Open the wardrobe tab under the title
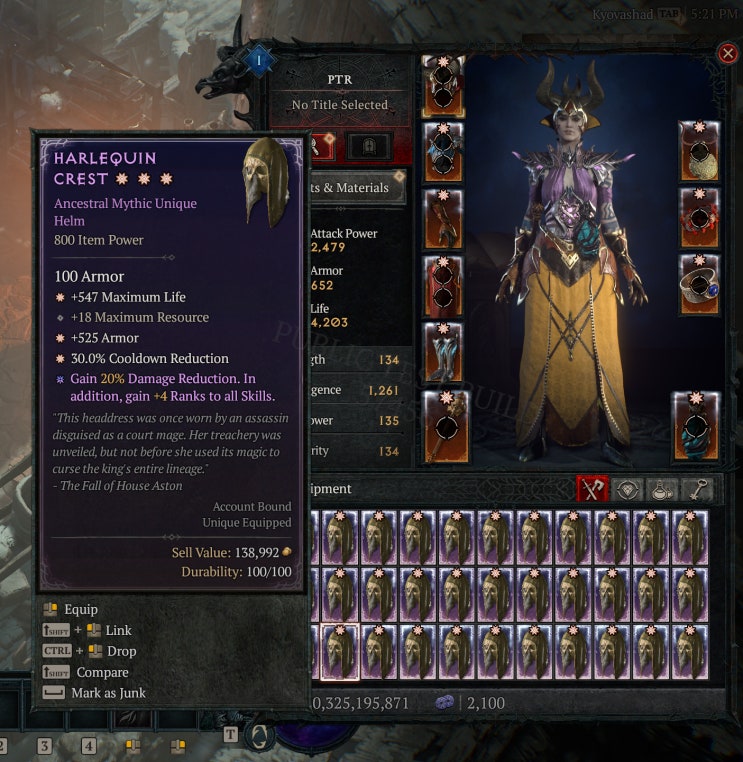 [368, 147]
